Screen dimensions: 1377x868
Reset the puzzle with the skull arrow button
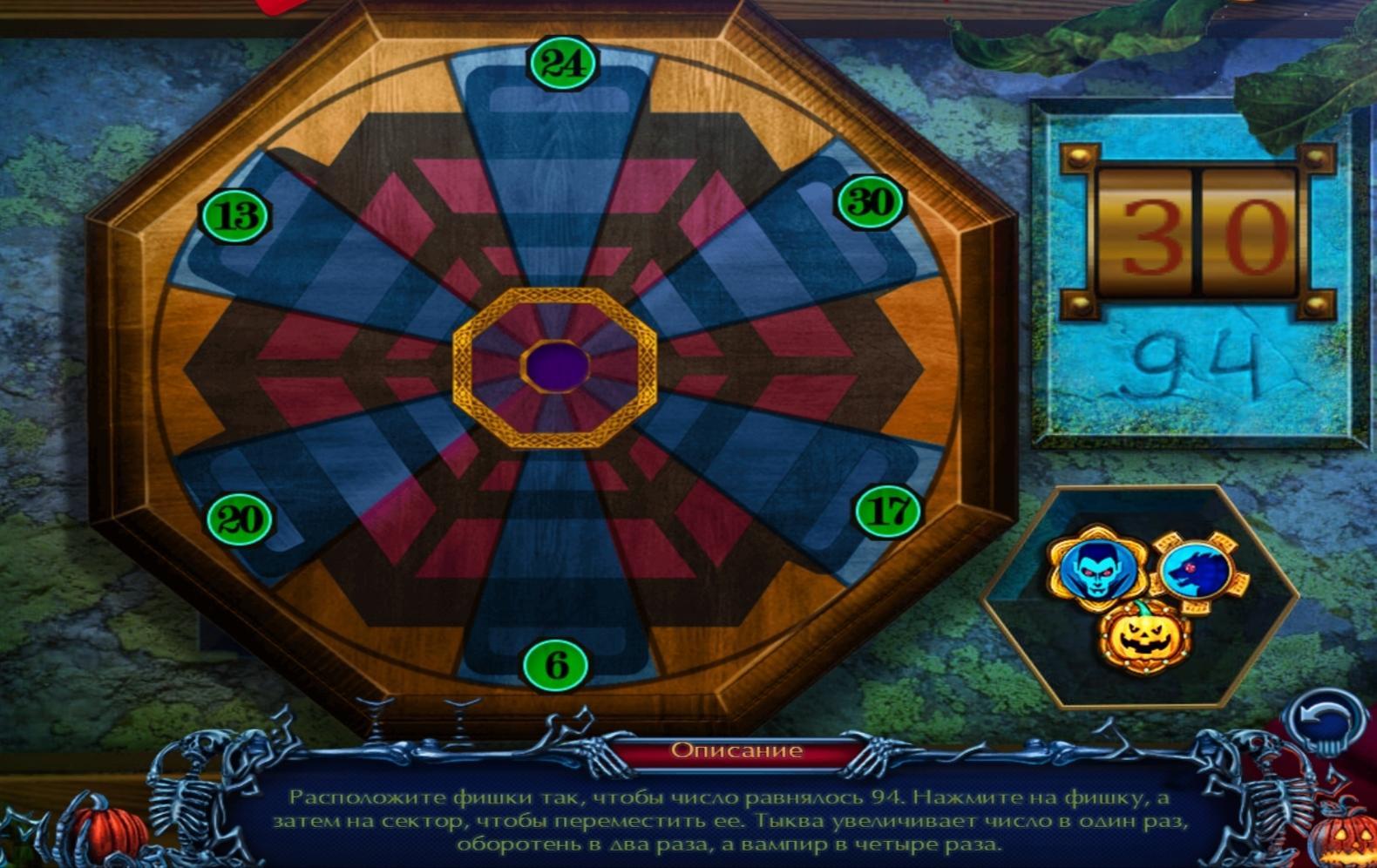point(1326,721)
